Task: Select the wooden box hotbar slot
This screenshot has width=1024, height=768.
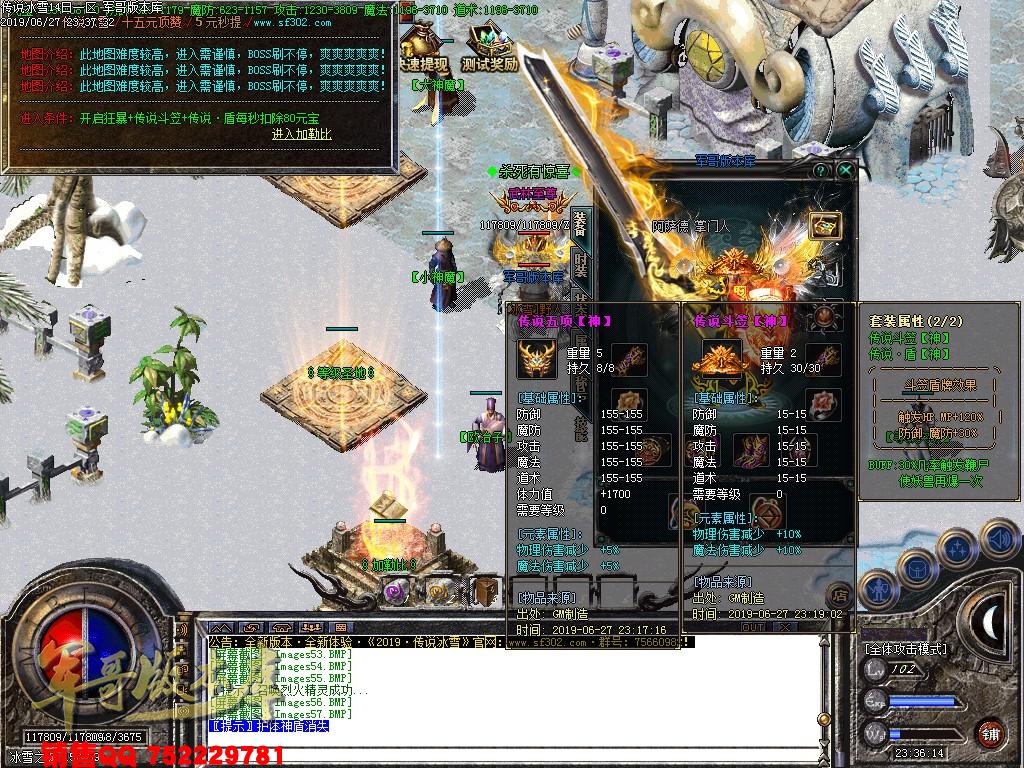Action: 486,591
